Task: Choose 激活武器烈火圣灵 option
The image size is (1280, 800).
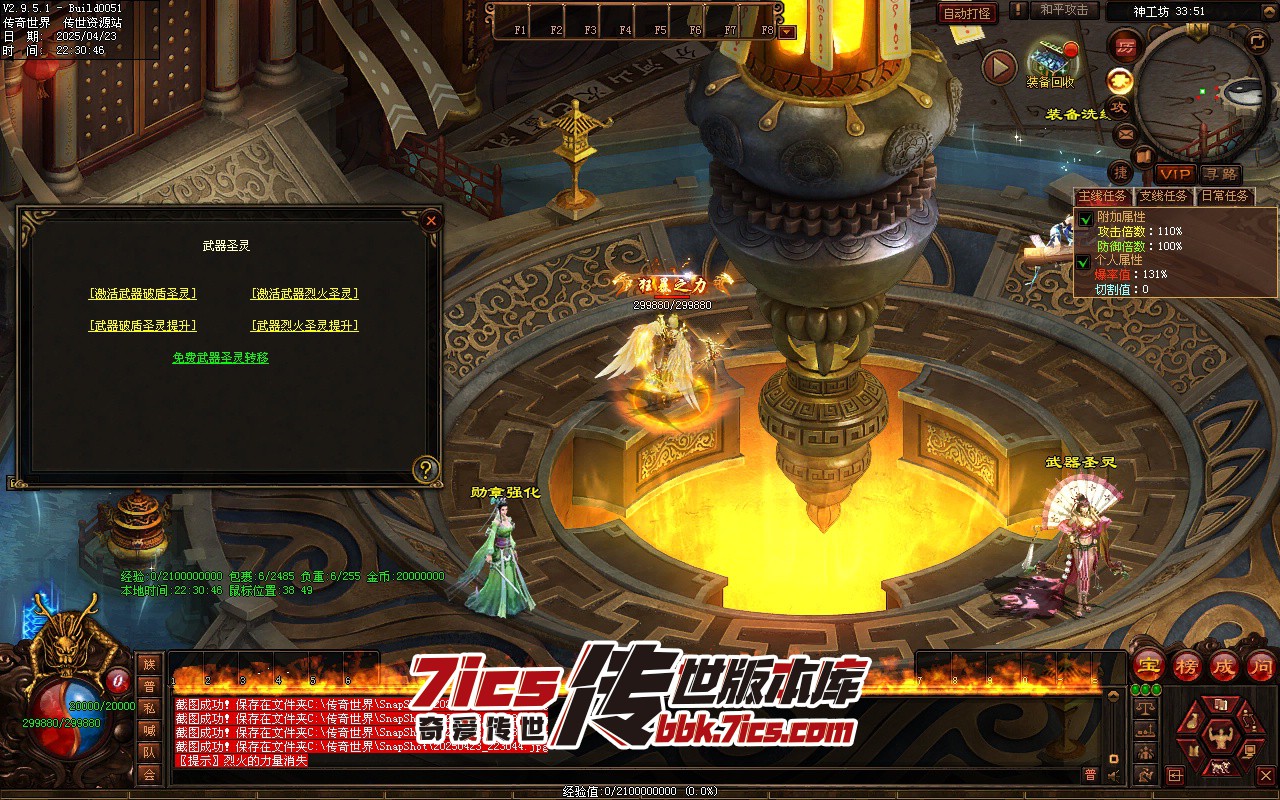Action: (x=304, y=294)
